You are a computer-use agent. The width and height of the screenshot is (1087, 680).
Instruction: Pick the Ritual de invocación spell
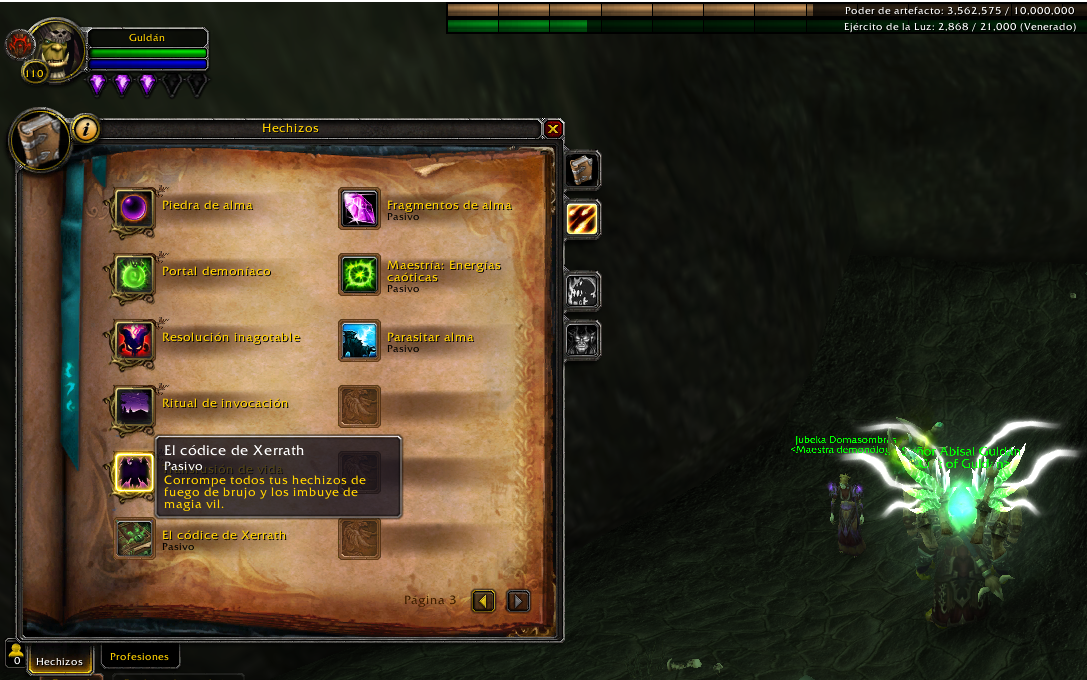pyautogui.click(x=133, y=406)
